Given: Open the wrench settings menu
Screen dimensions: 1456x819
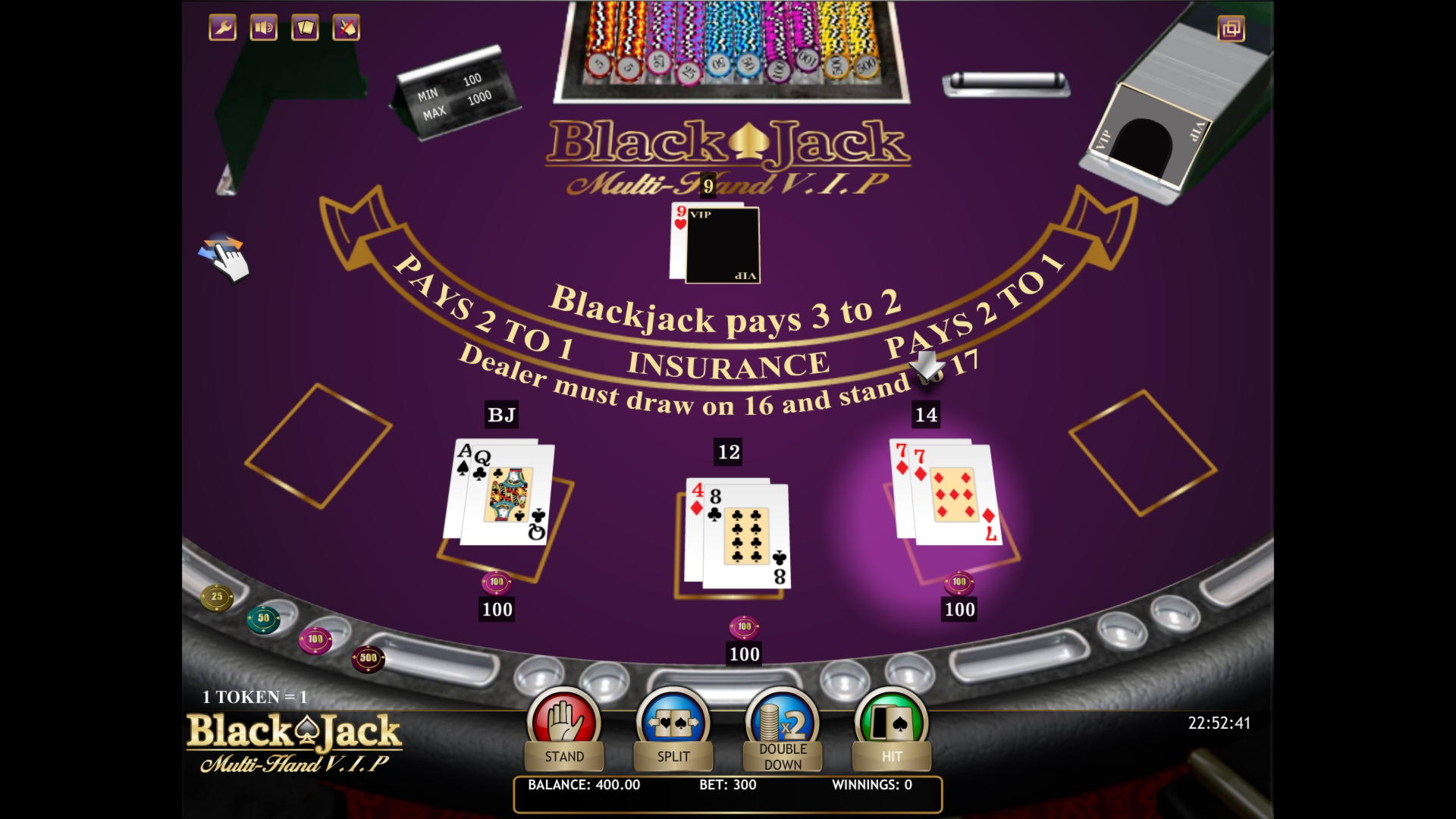Looking at the screenshot, I should [x=223, y=28].
